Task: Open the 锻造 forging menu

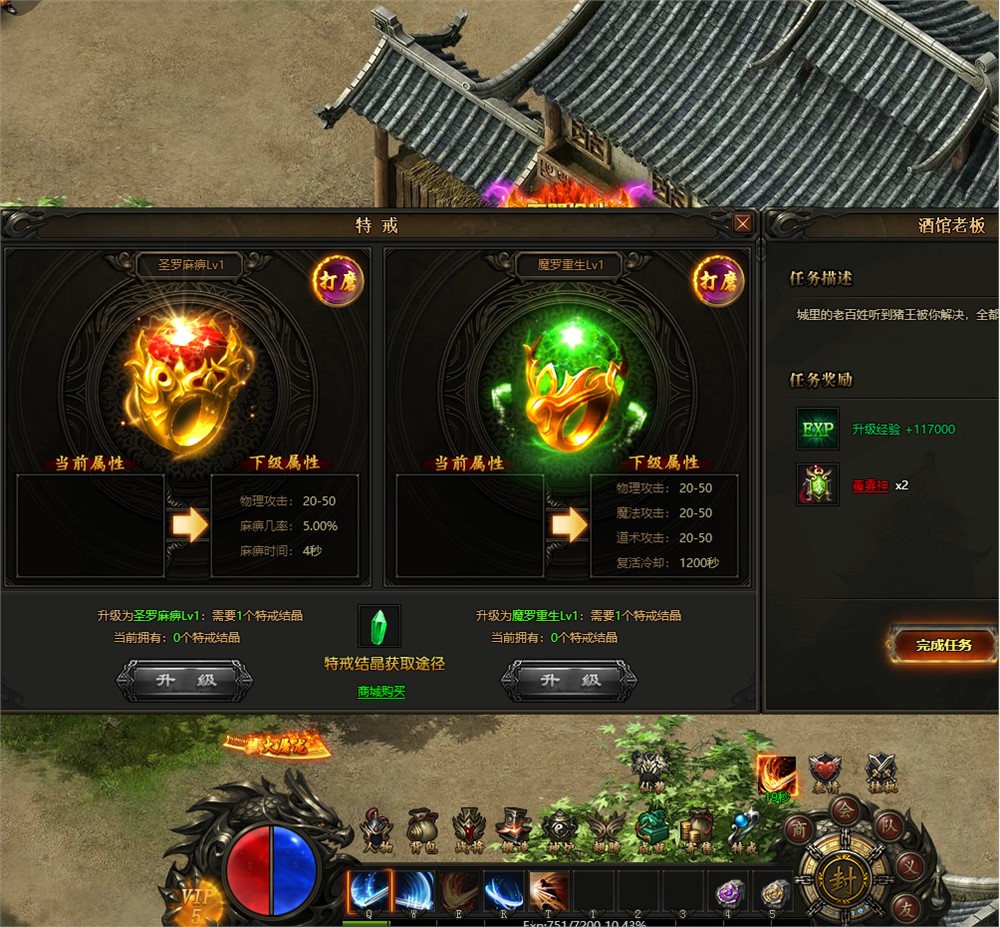Action: click(514, 829)
